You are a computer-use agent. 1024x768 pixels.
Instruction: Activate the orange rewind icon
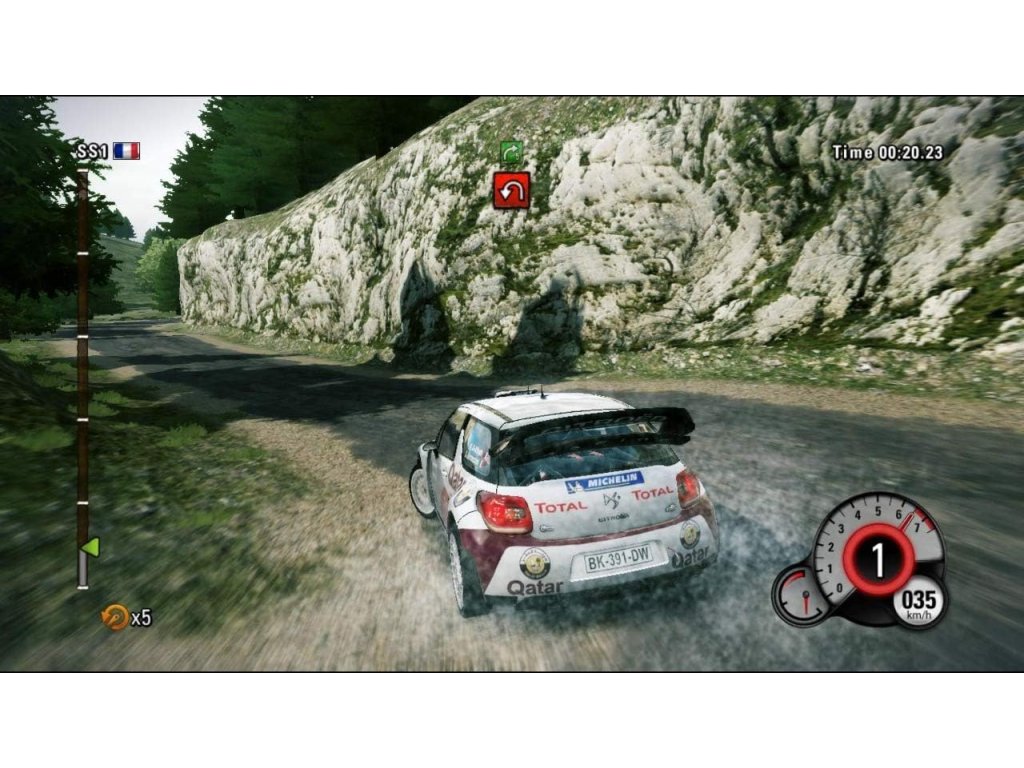click(115, 618)
